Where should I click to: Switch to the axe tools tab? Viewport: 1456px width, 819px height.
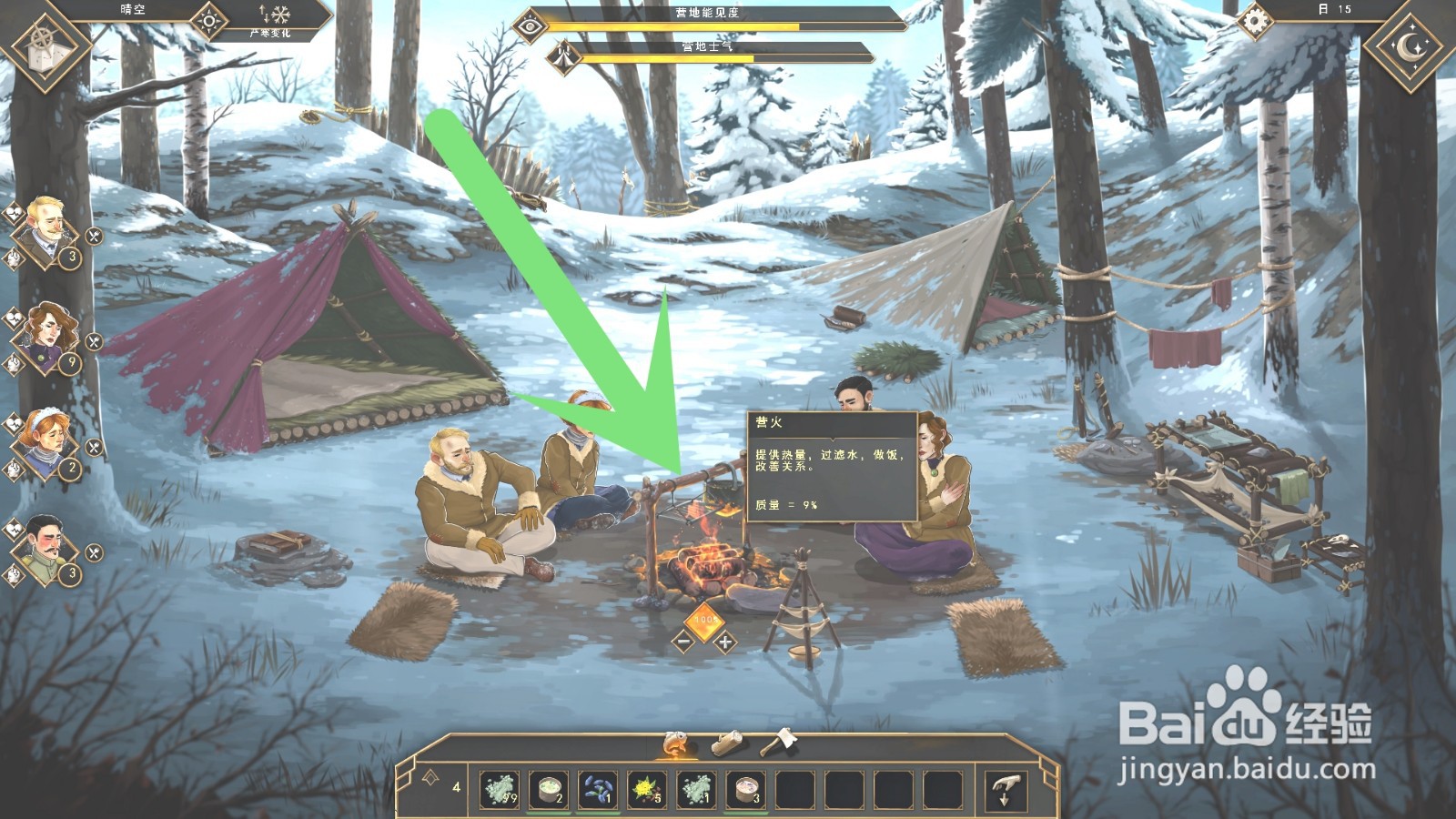pyautogui.click(x=780, y=743)
